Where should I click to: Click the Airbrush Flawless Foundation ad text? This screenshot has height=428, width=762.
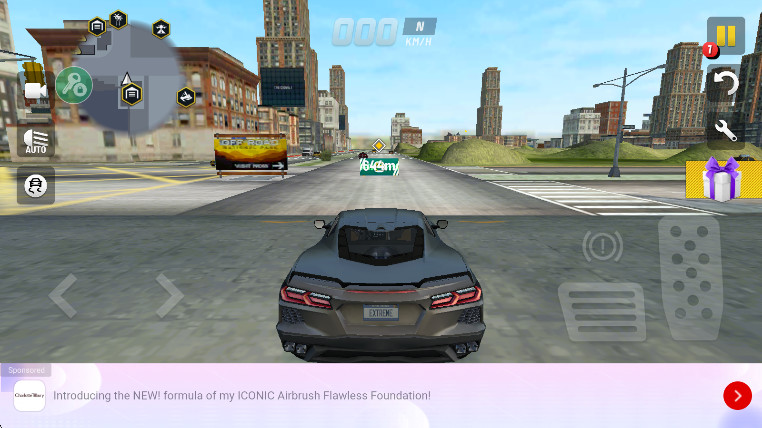click(x=242, y=396)
